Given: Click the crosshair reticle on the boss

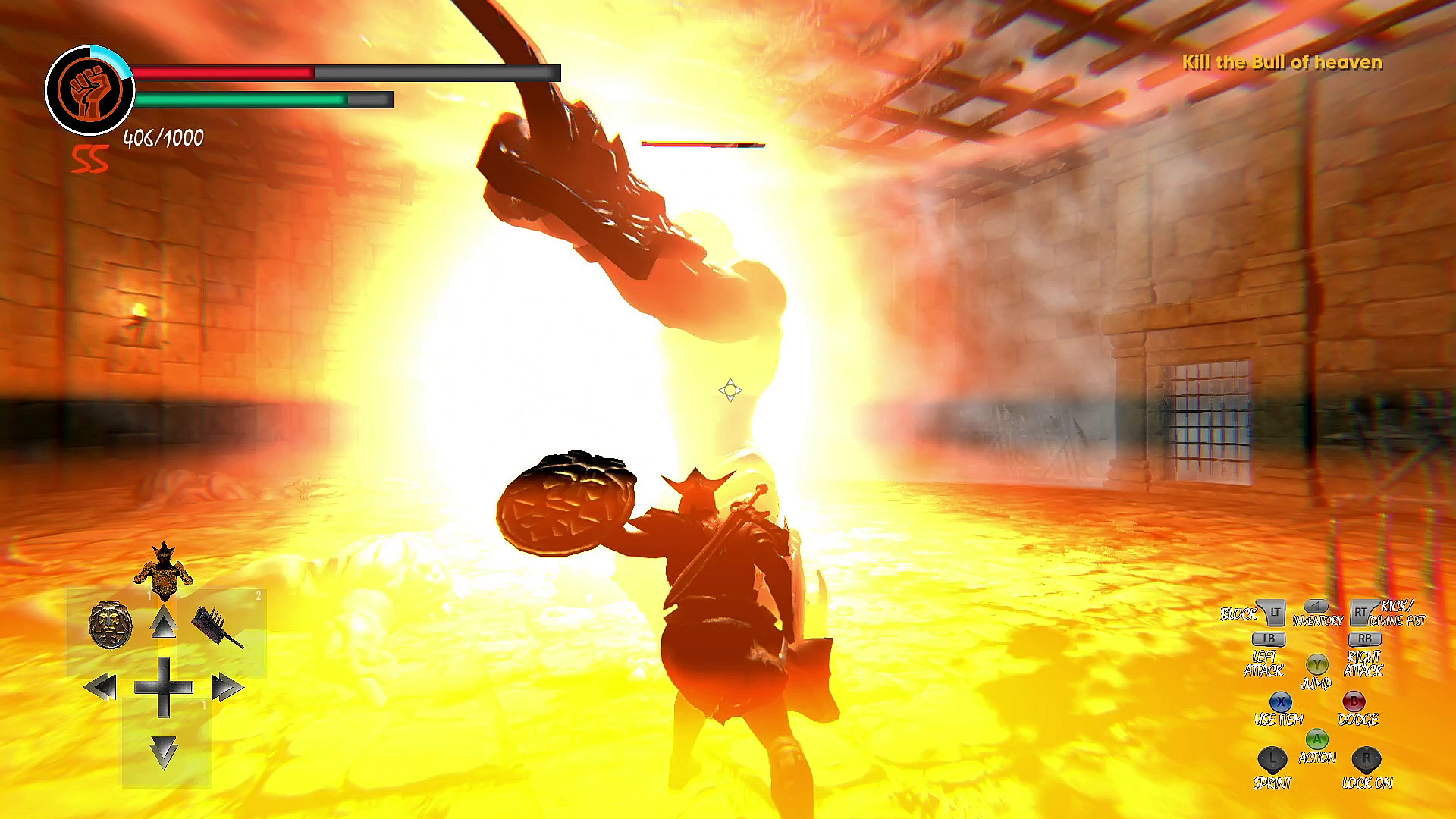Looking at the screenshot, I should click(730, 391).
